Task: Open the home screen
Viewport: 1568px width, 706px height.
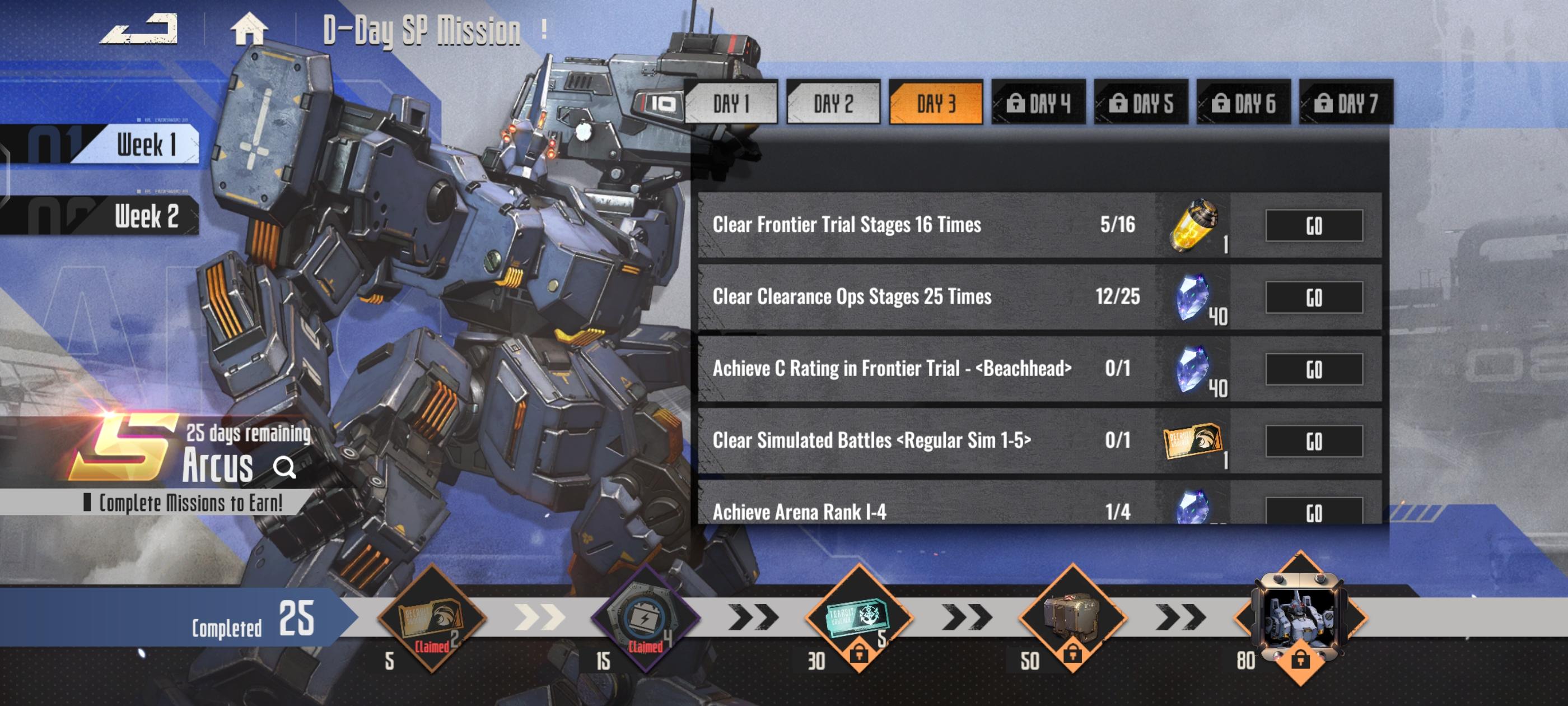Action: [x=248, y=30]
